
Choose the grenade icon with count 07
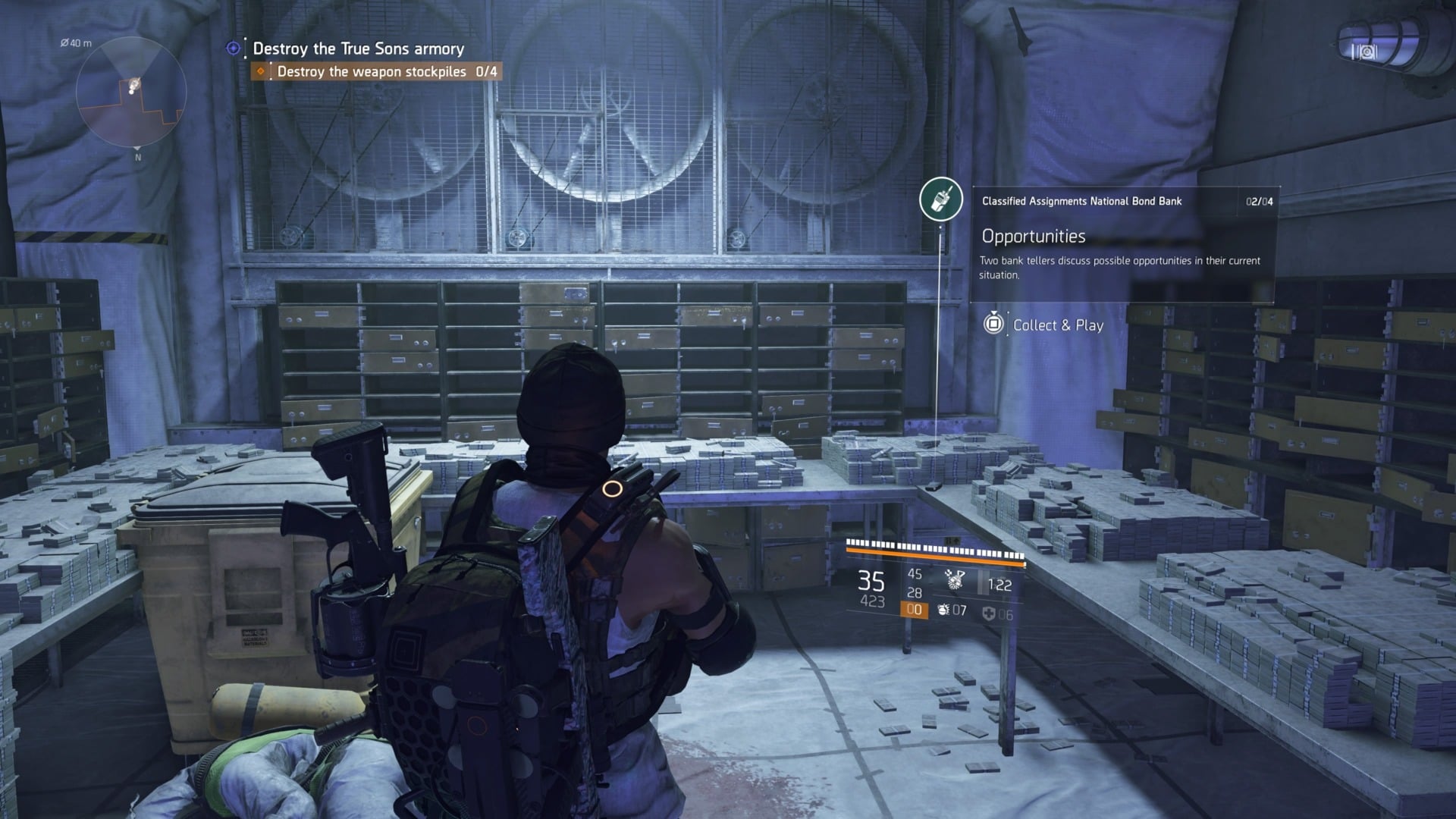(x=943, y=610)
